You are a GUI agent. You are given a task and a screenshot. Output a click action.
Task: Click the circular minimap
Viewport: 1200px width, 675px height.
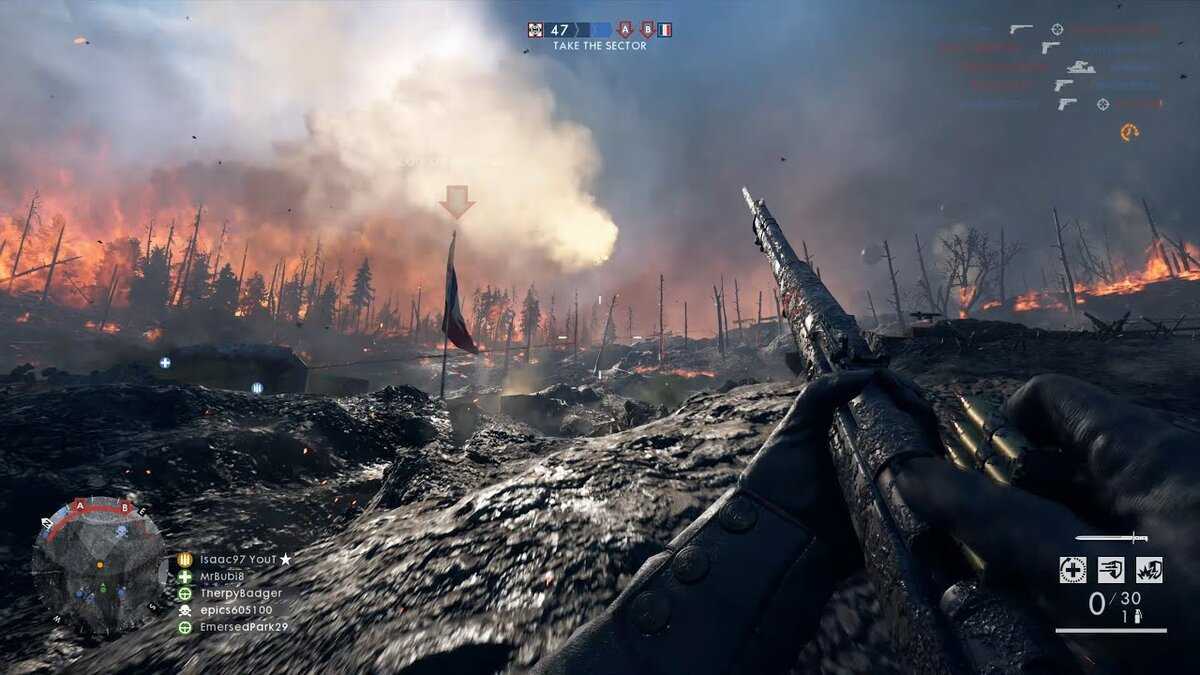click(x=98, y=564)
